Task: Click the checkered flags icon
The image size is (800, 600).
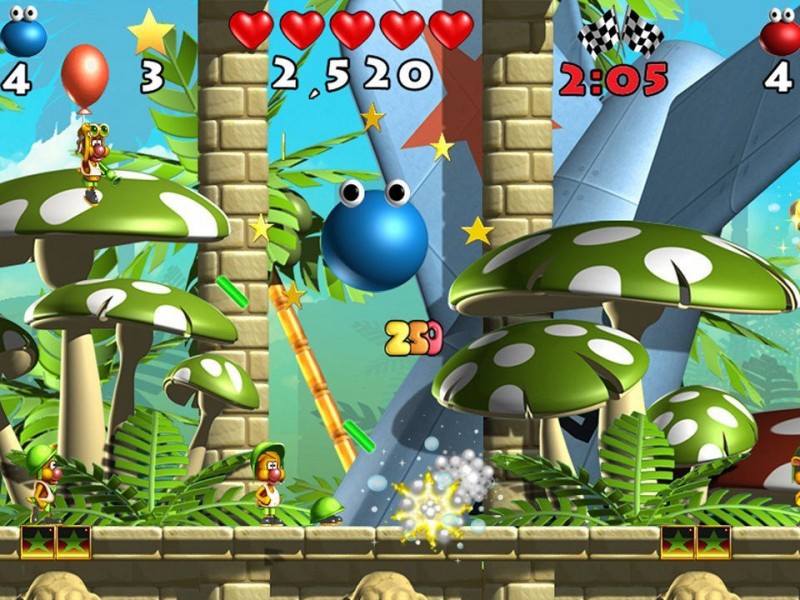Action: (x=620, y=32)
